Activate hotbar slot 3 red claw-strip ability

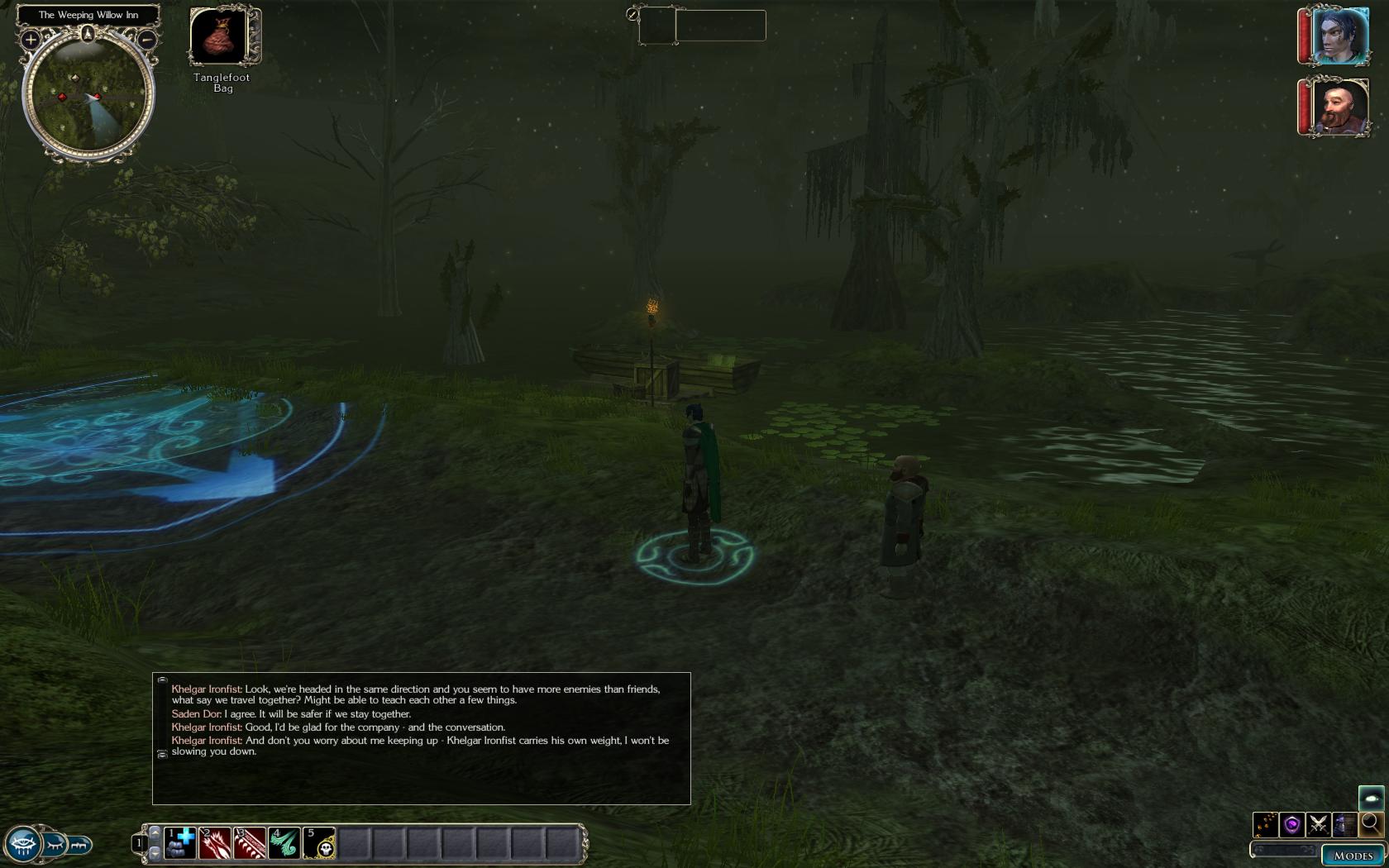pos(249,843)
